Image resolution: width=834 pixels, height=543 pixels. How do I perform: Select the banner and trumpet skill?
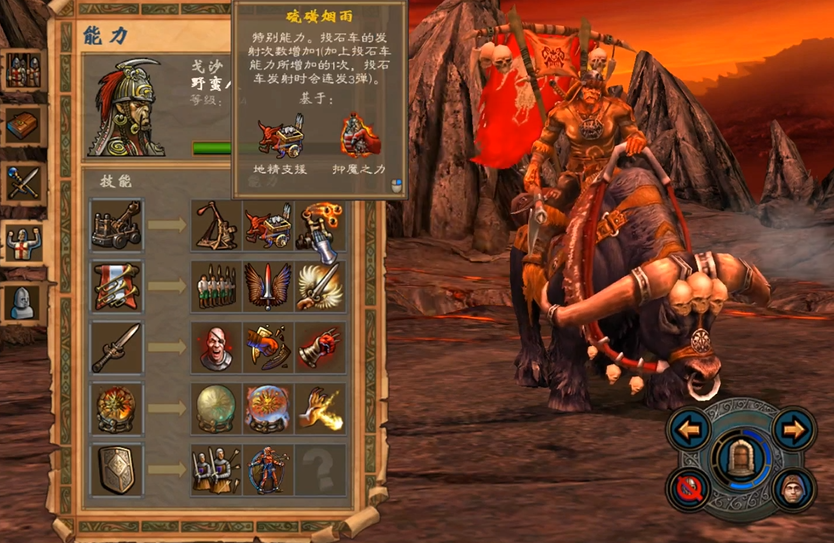point(117,286)
